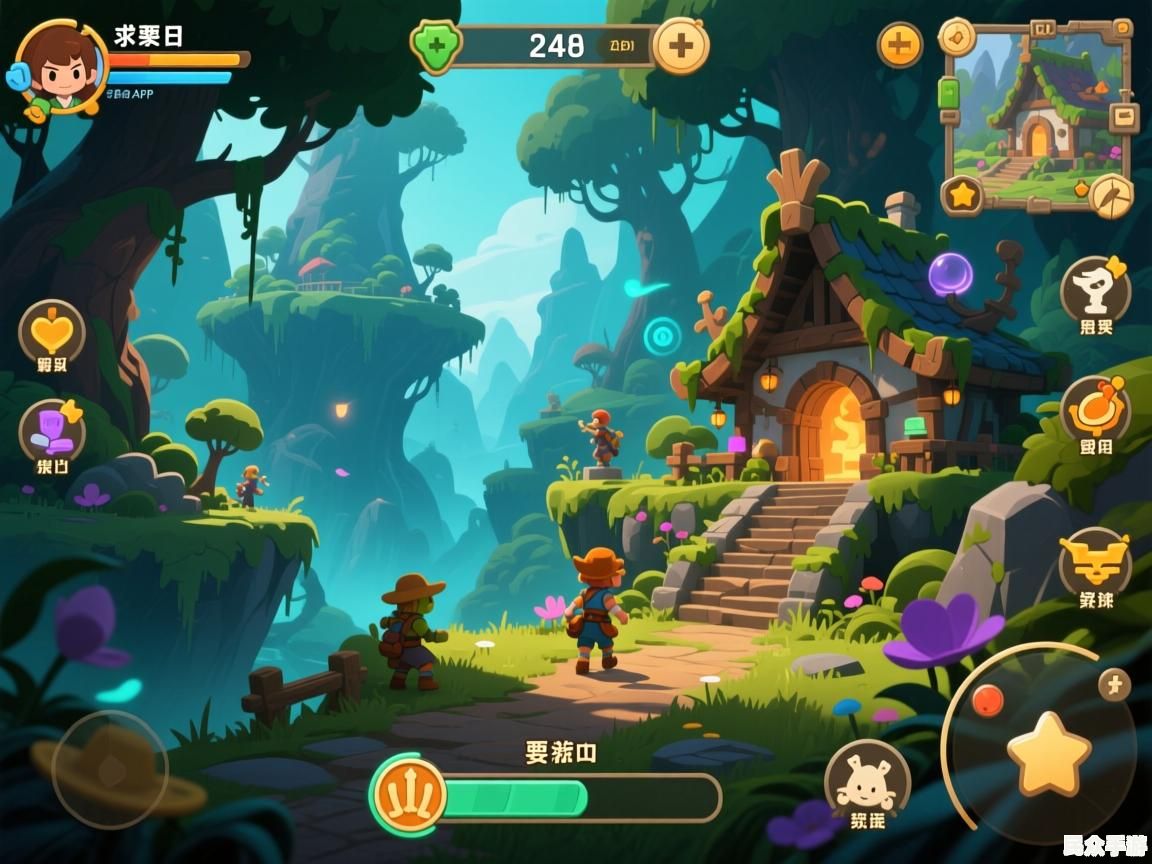Trigger the small red orb skill
Viewport: 1152px width, 864px height.
pos(987,700)
